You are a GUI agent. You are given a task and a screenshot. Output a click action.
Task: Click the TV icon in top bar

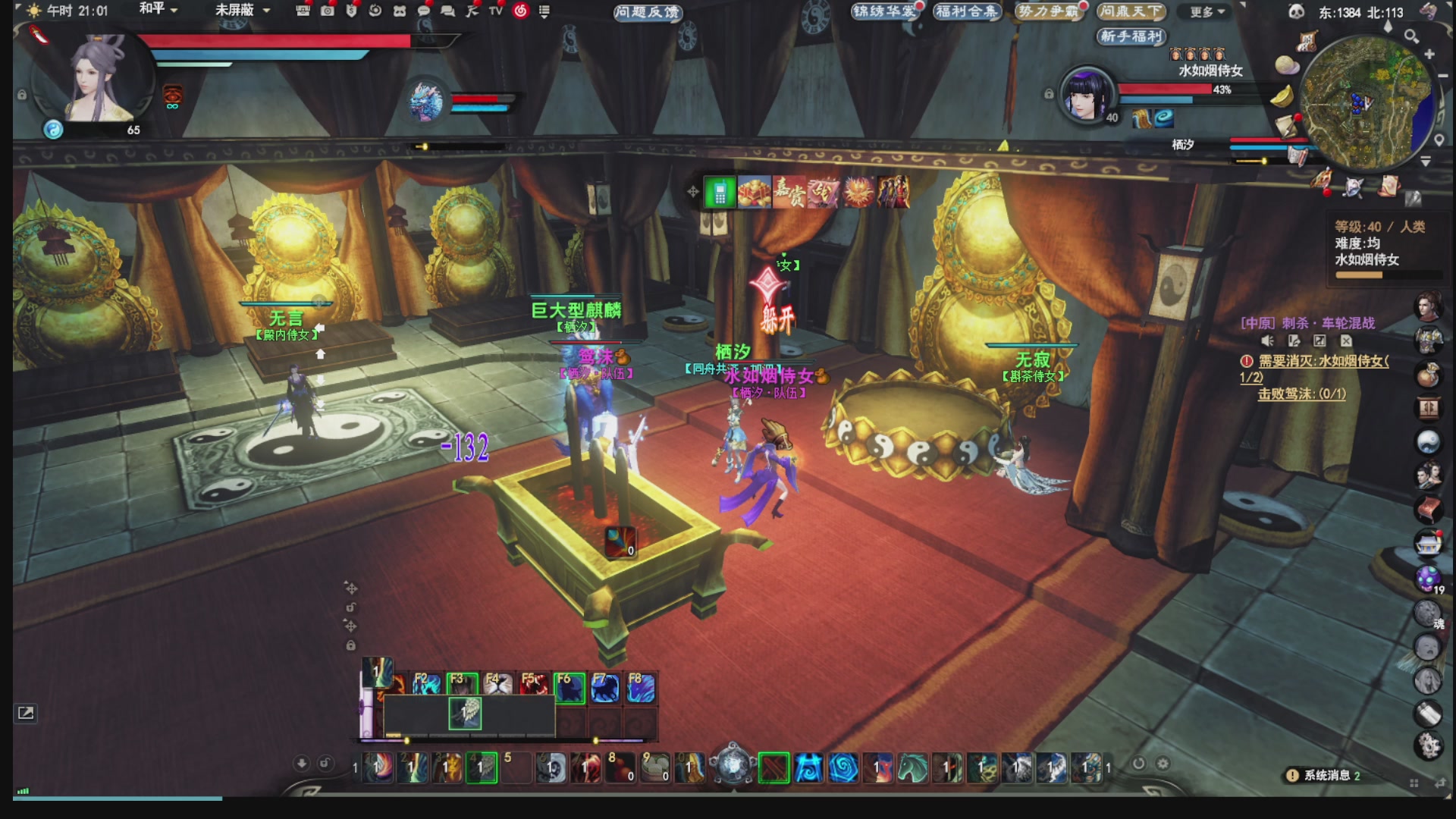tap(496, 11)
